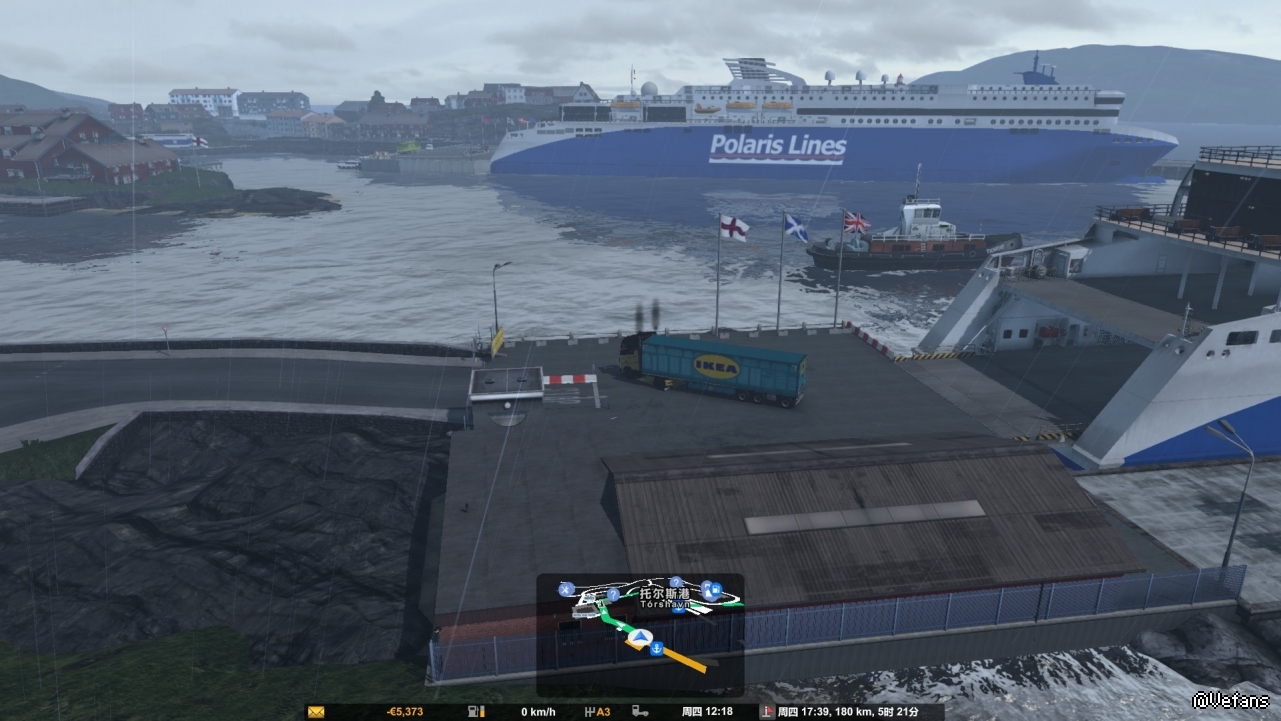This screenshot has width=1281, height=721.
Task: Open the delivery destination flag icon
Action: tap(767, 712)
